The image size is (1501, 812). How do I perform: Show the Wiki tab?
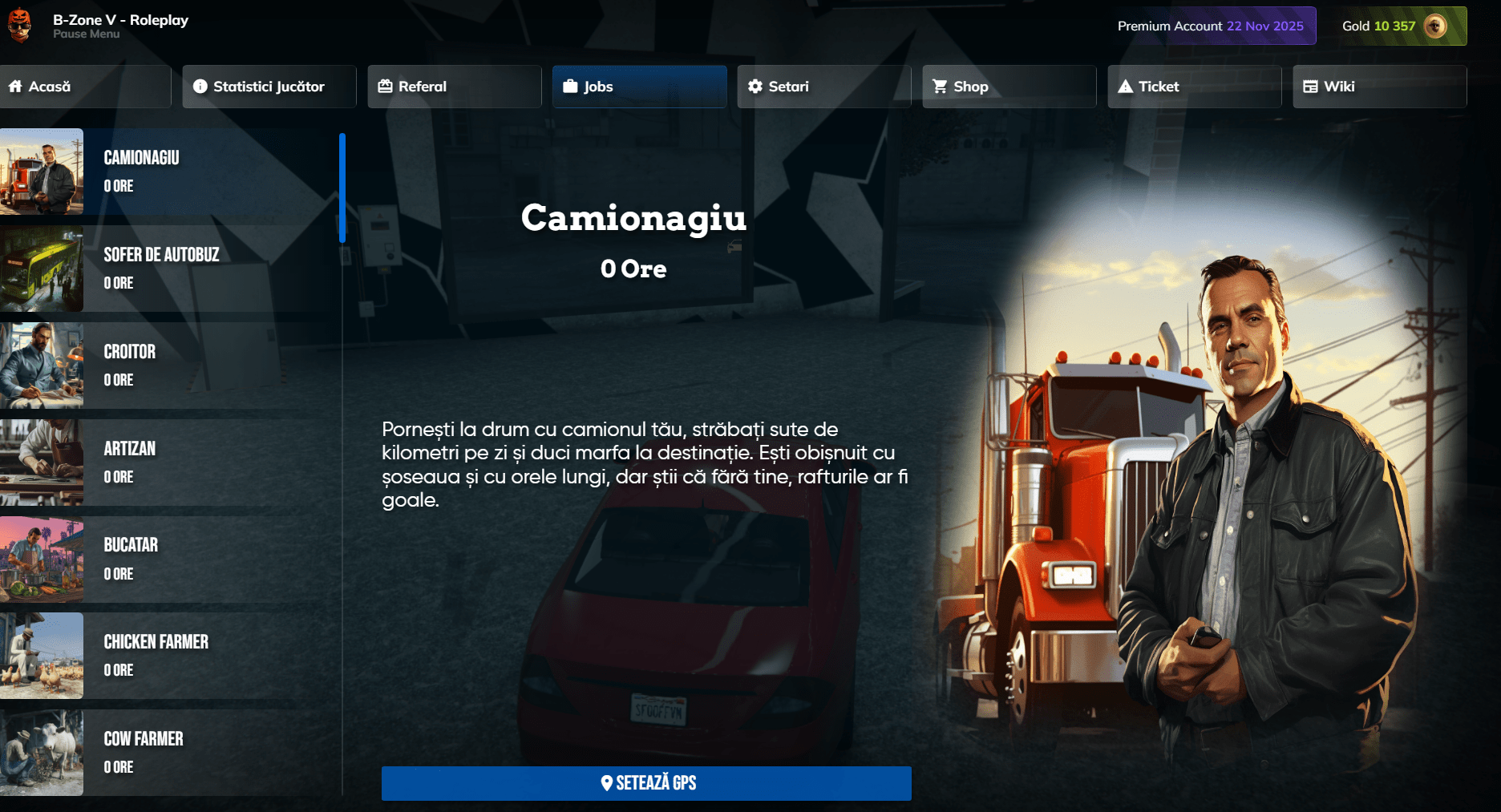pyautogui.click(x=1379, y=87)
